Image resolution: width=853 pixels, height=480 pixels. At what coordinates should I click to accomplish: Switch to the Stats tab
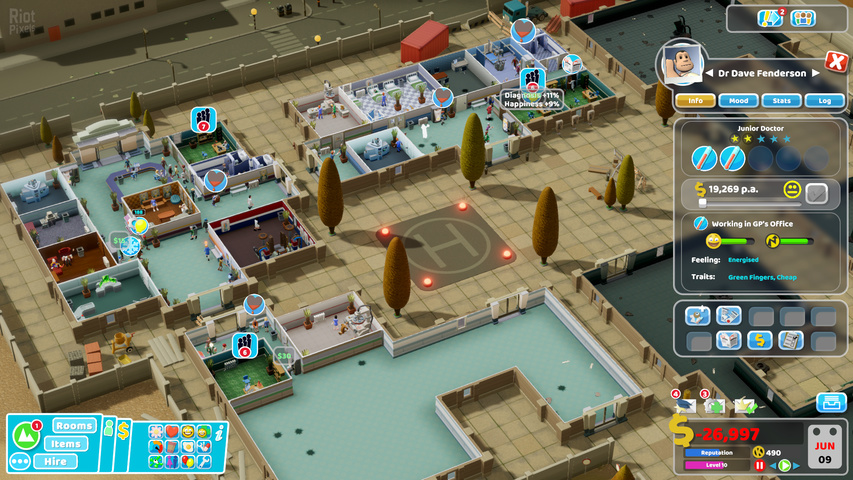(781, 100)
